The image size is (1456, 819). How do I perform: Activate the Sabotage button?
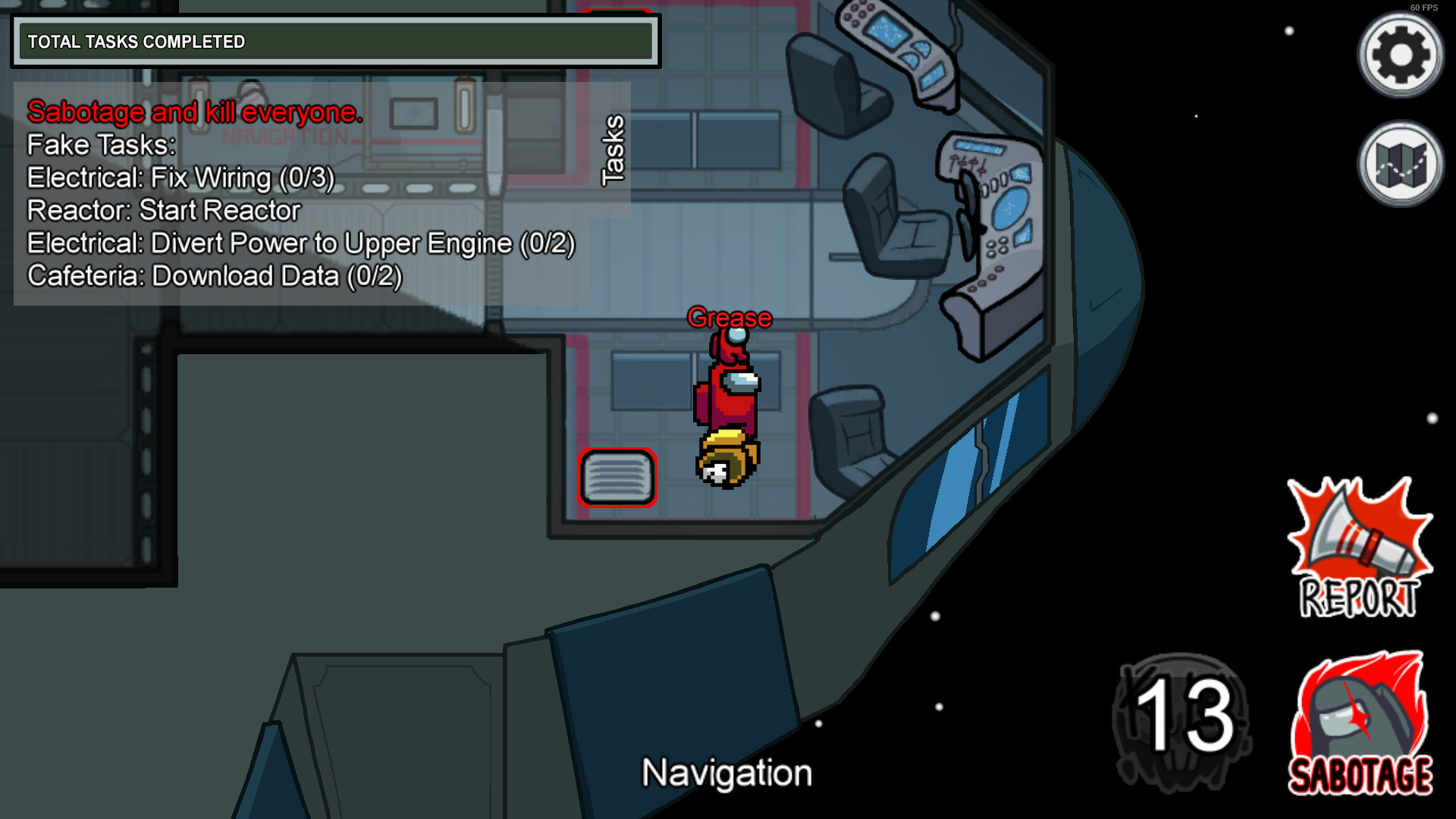tap(1360, 723)
